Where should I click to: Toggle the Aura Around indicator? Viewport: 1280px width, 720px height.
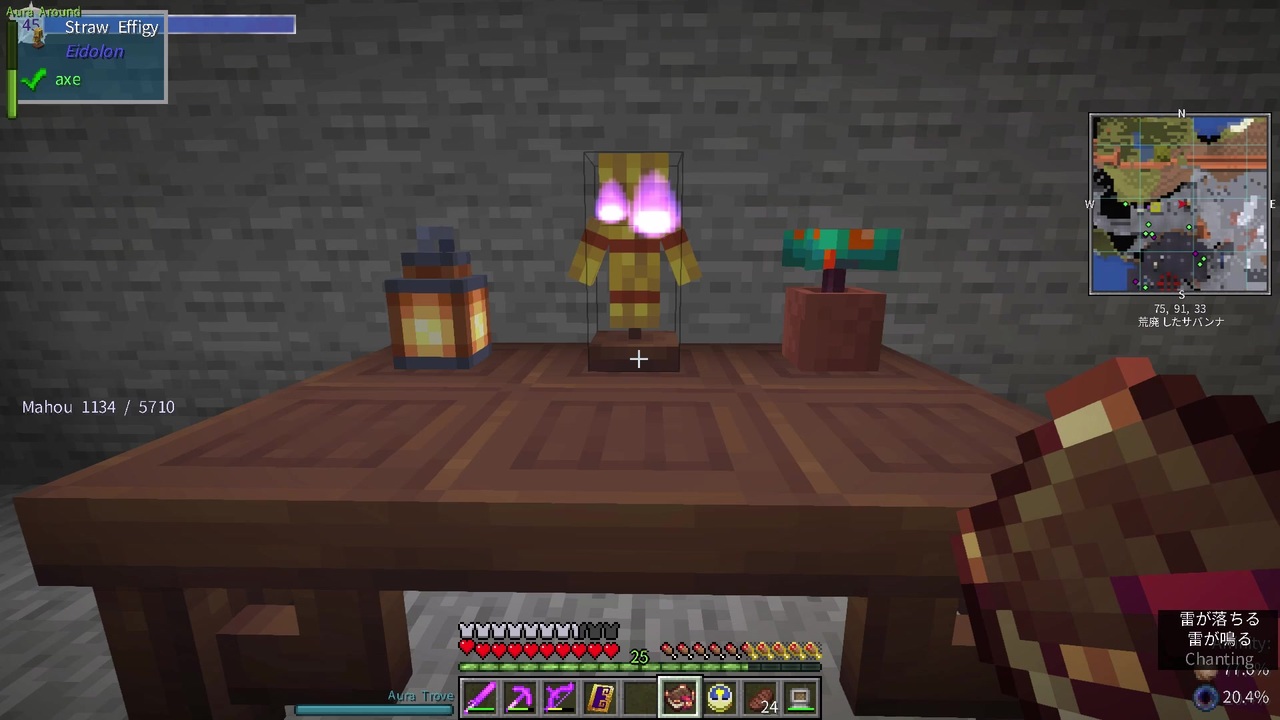point(43,11)
